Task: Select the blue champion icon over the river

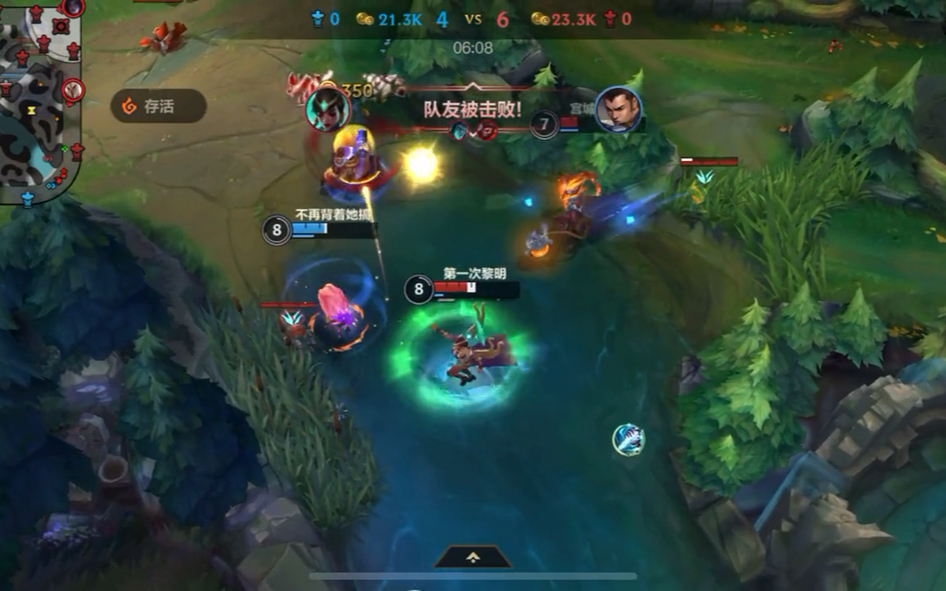Action: (x=628, y=439)
